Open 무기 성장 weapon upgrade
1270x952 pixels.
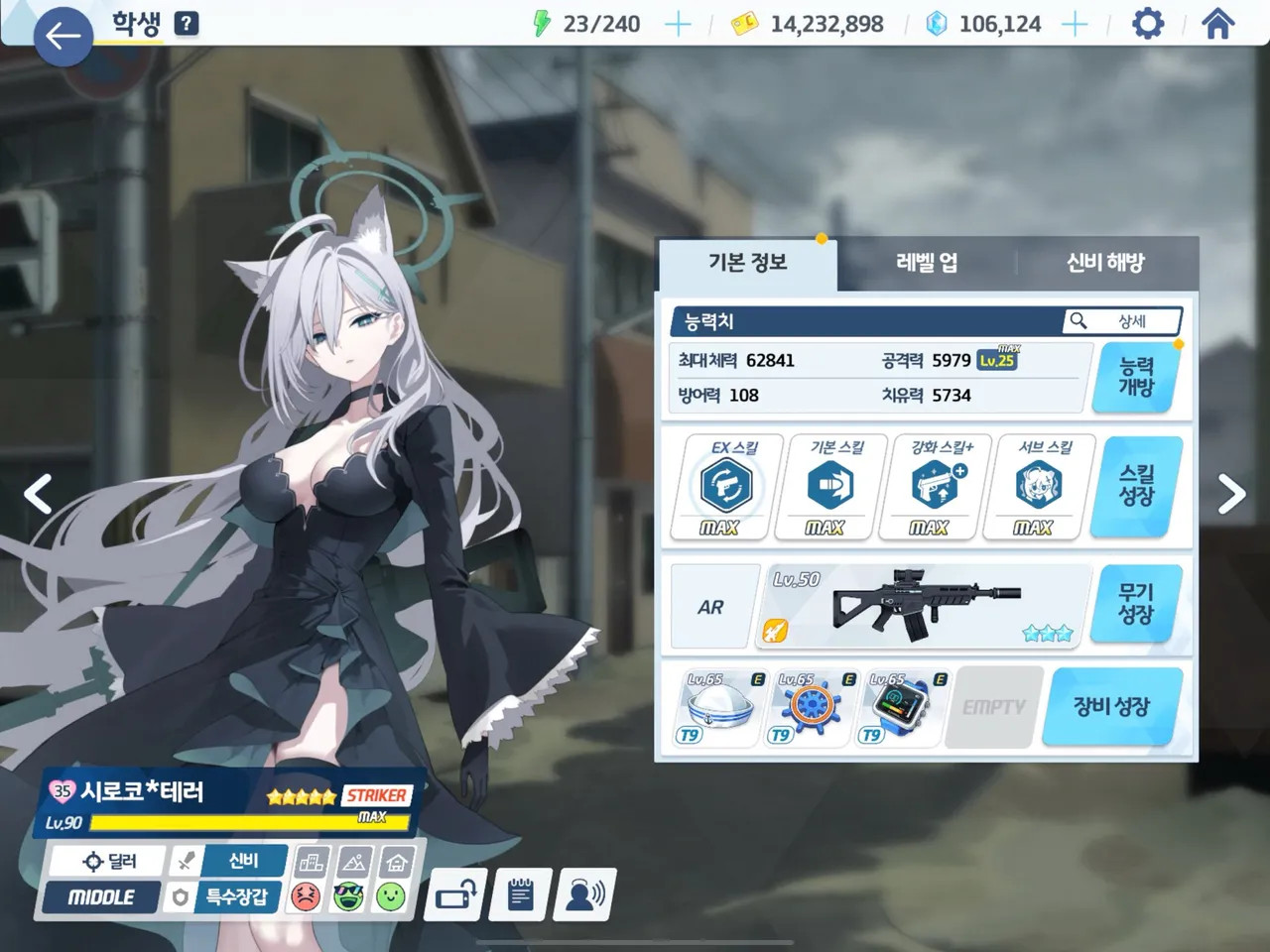pos(1136,604)
